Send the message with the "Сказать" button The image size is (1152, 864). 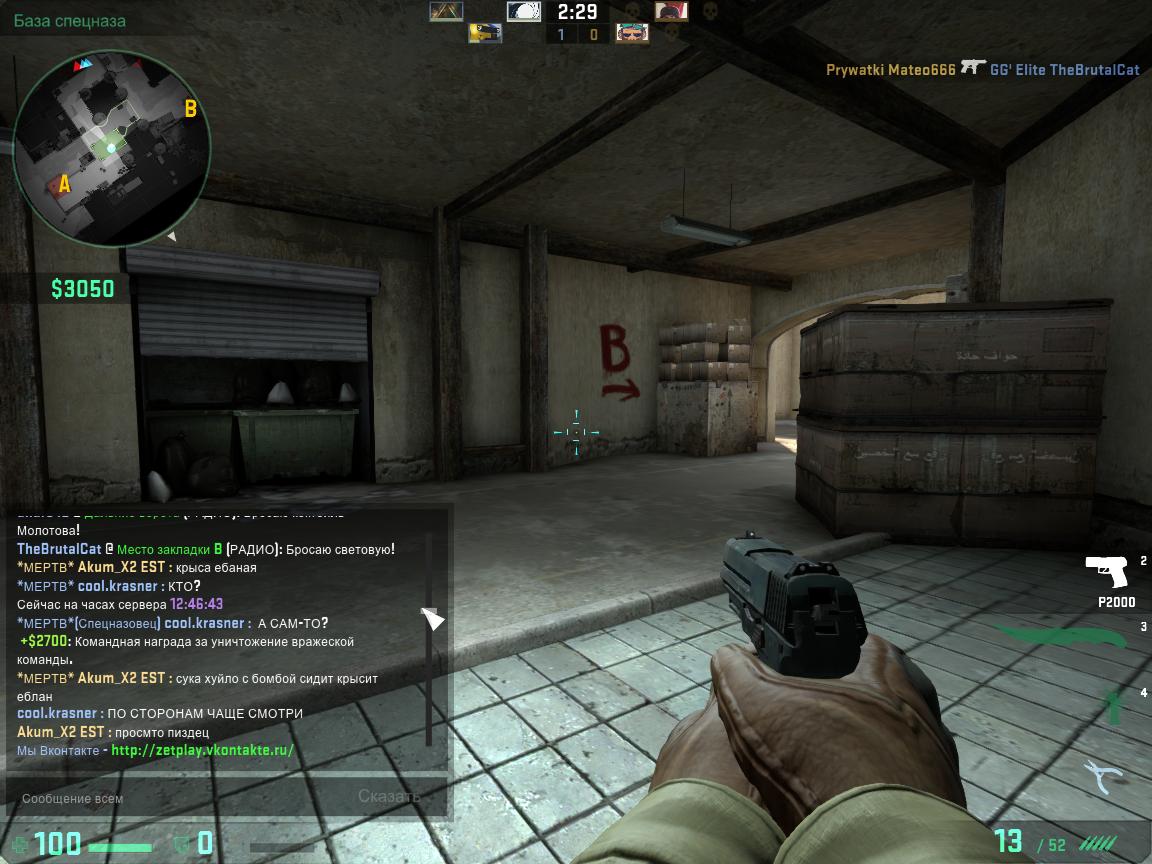(x=389, y=797)
